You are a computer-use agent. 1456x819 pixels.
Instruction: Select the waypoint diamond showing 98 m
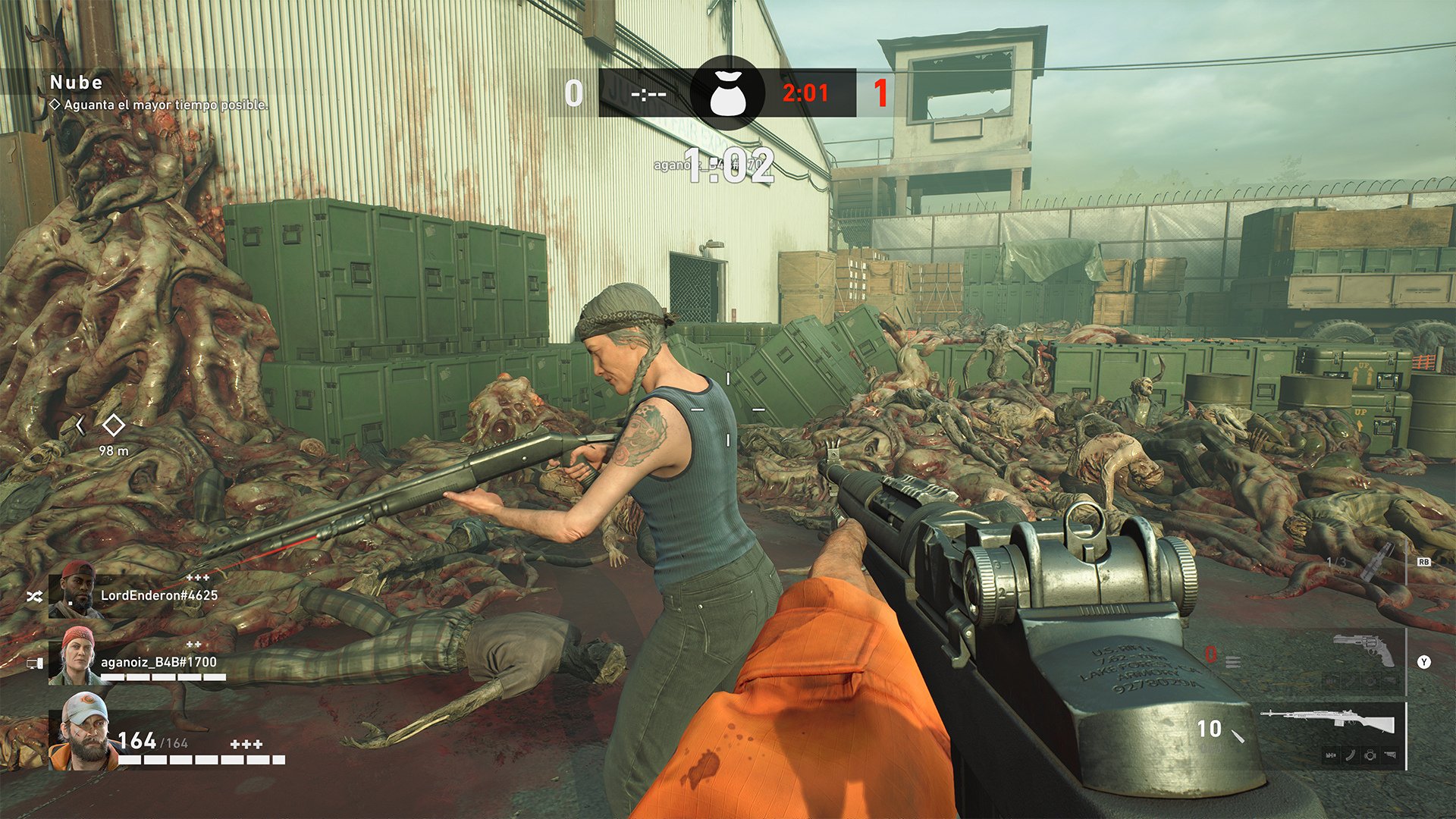click(114, 425)
